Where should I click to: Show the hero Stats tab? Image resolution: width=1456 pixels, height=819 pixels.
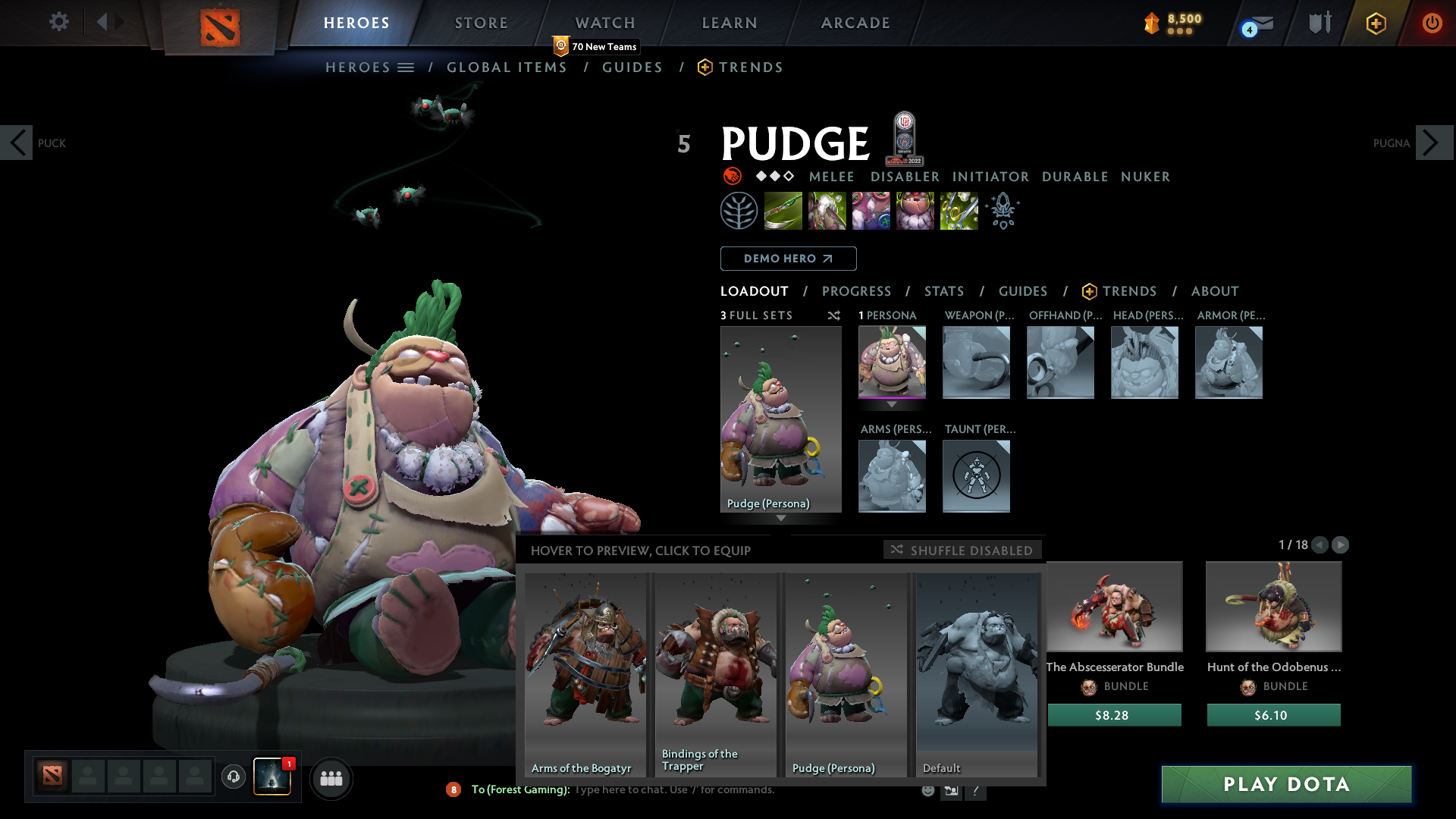point(944,291)
